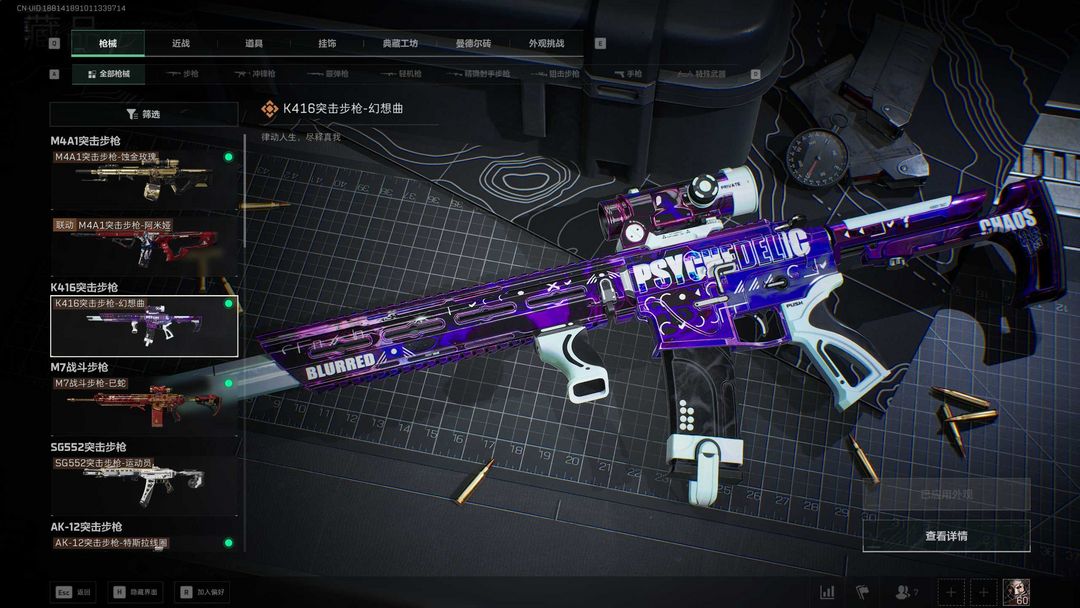Filter by 手枪 pistols
The width and height of the screenshot is (1080, 608).
coord(628,74)
